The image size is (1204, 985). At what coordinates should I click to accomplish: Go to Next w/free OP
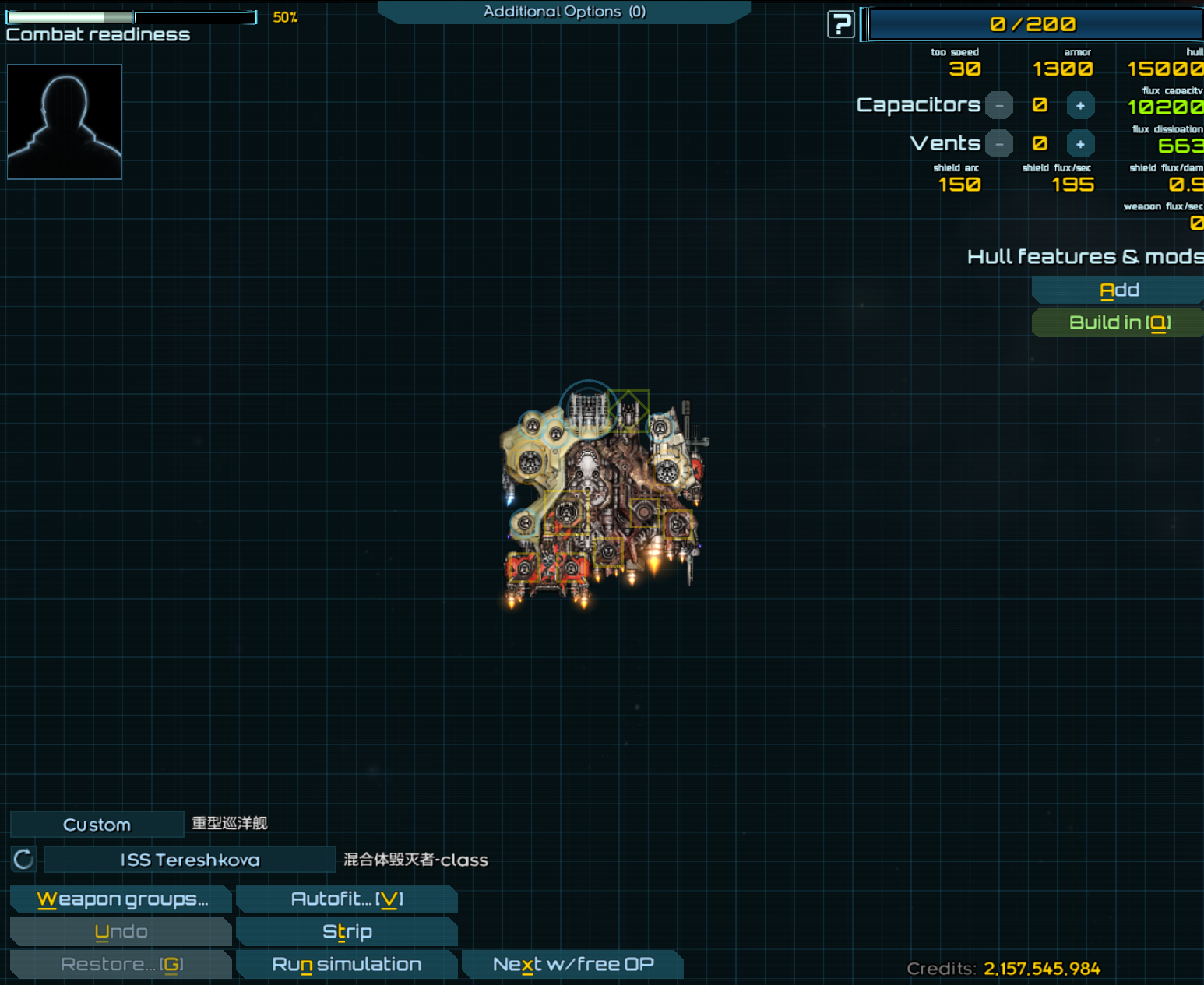point(572,965)
